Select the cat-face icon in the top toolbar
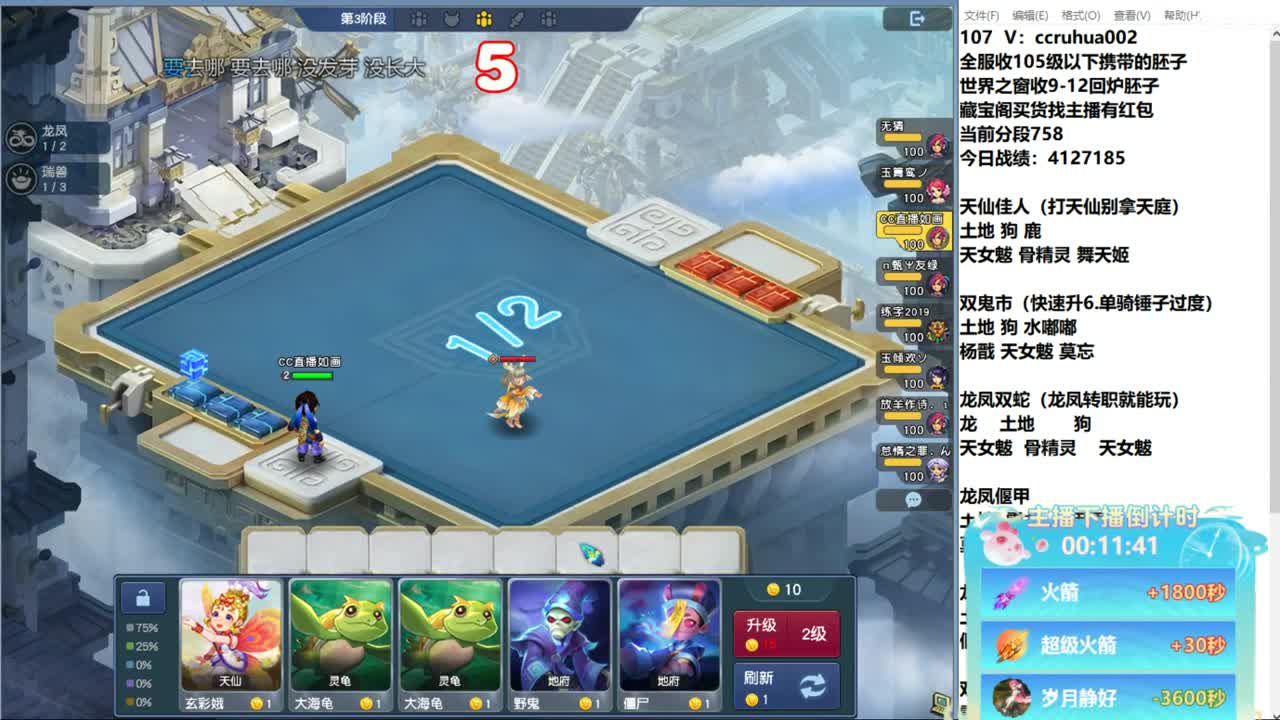The width and height of the screenshot is (1280, 720). pos(452,17)
